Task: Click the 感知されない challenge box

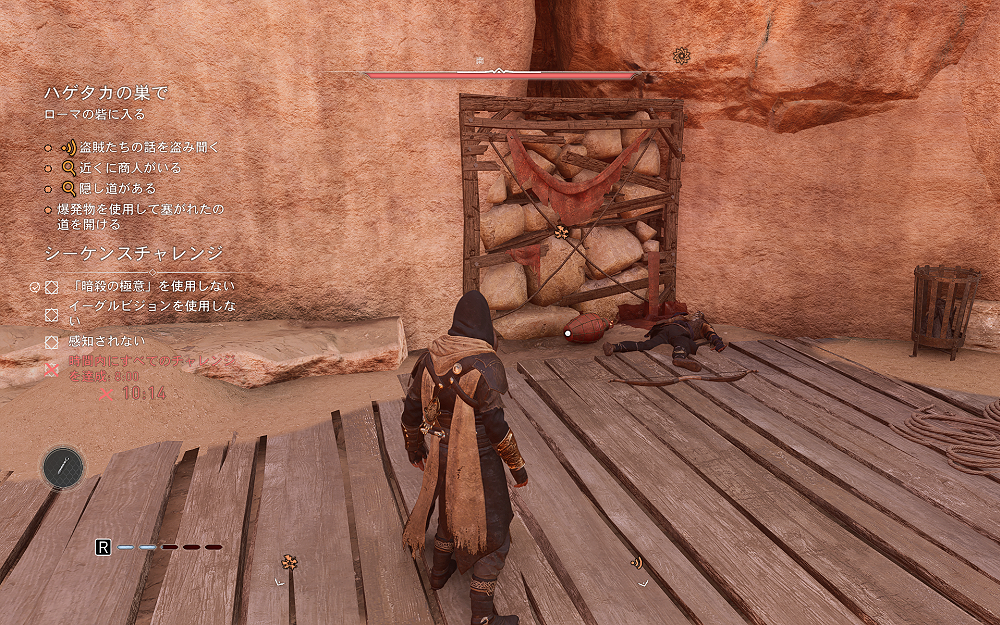Action: [x=52, y=342]
